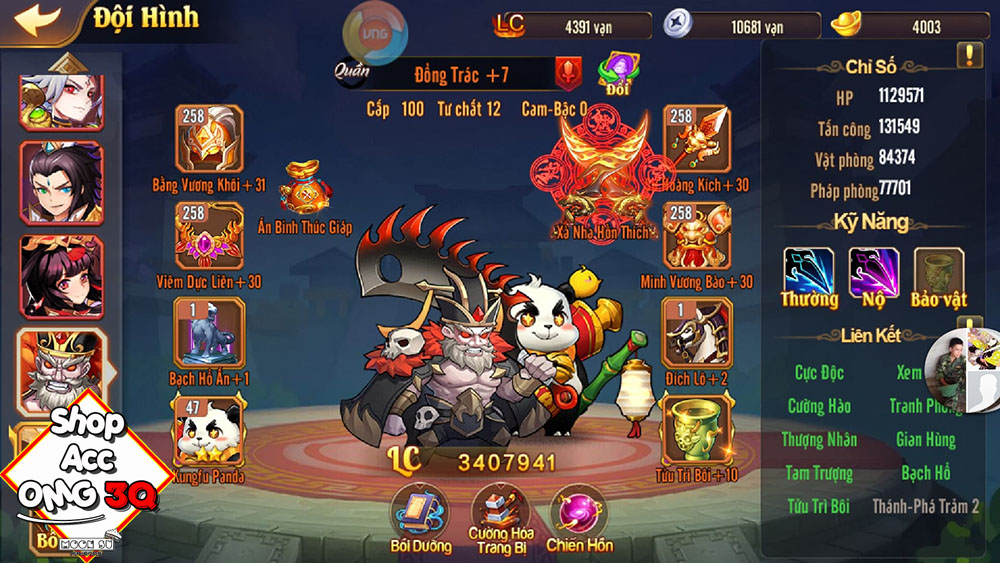This screenshot has height=563, width=1000.
Task: Select the Hoàng Kích weapon slot
Action: pos(696,139)
